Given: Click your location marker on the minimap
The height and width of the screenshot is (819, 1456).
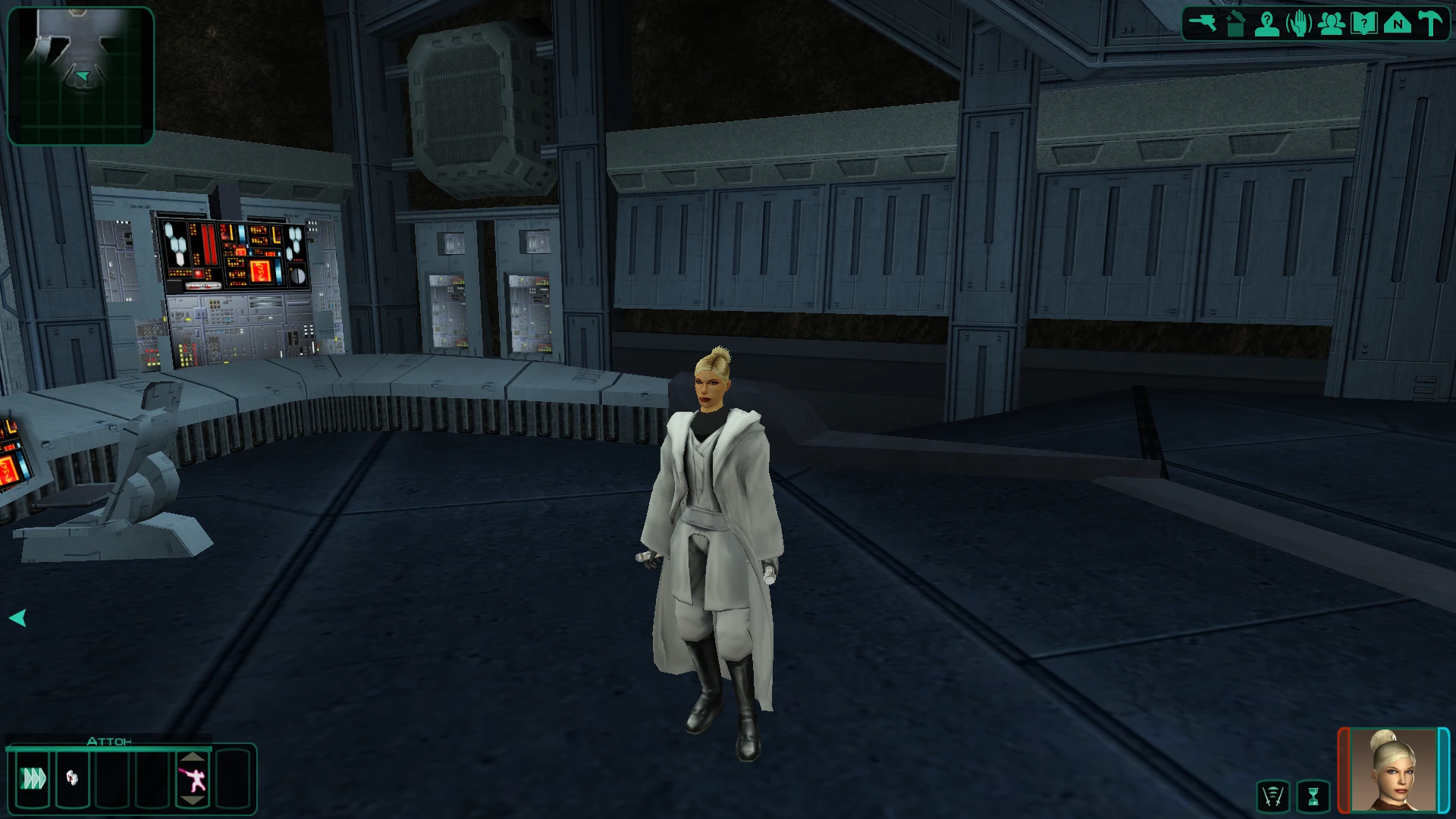Looking at the screenshot, I should [x=81, y=76].
